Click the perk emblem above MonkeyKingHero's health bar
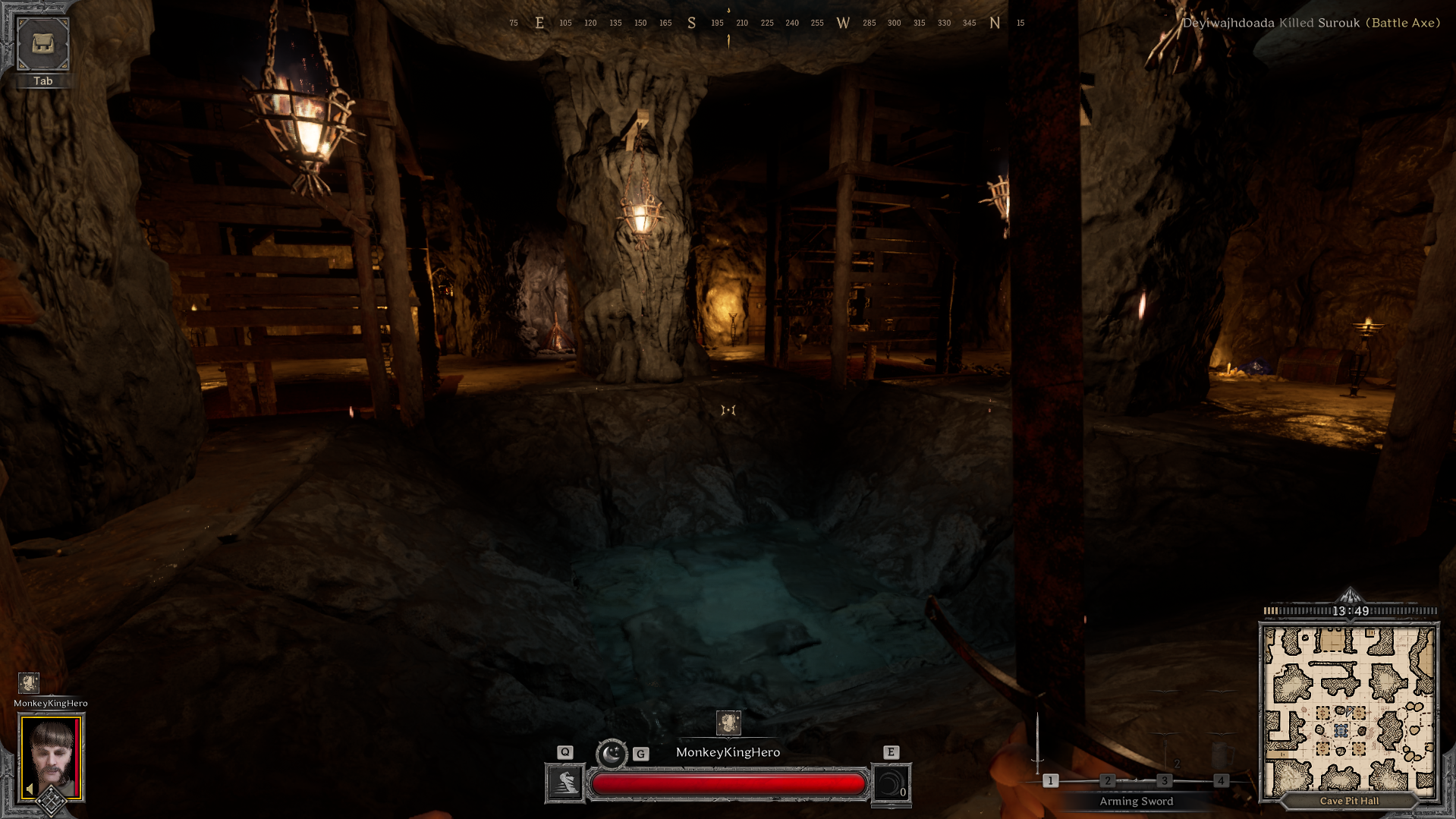 (x=728, y=723)
